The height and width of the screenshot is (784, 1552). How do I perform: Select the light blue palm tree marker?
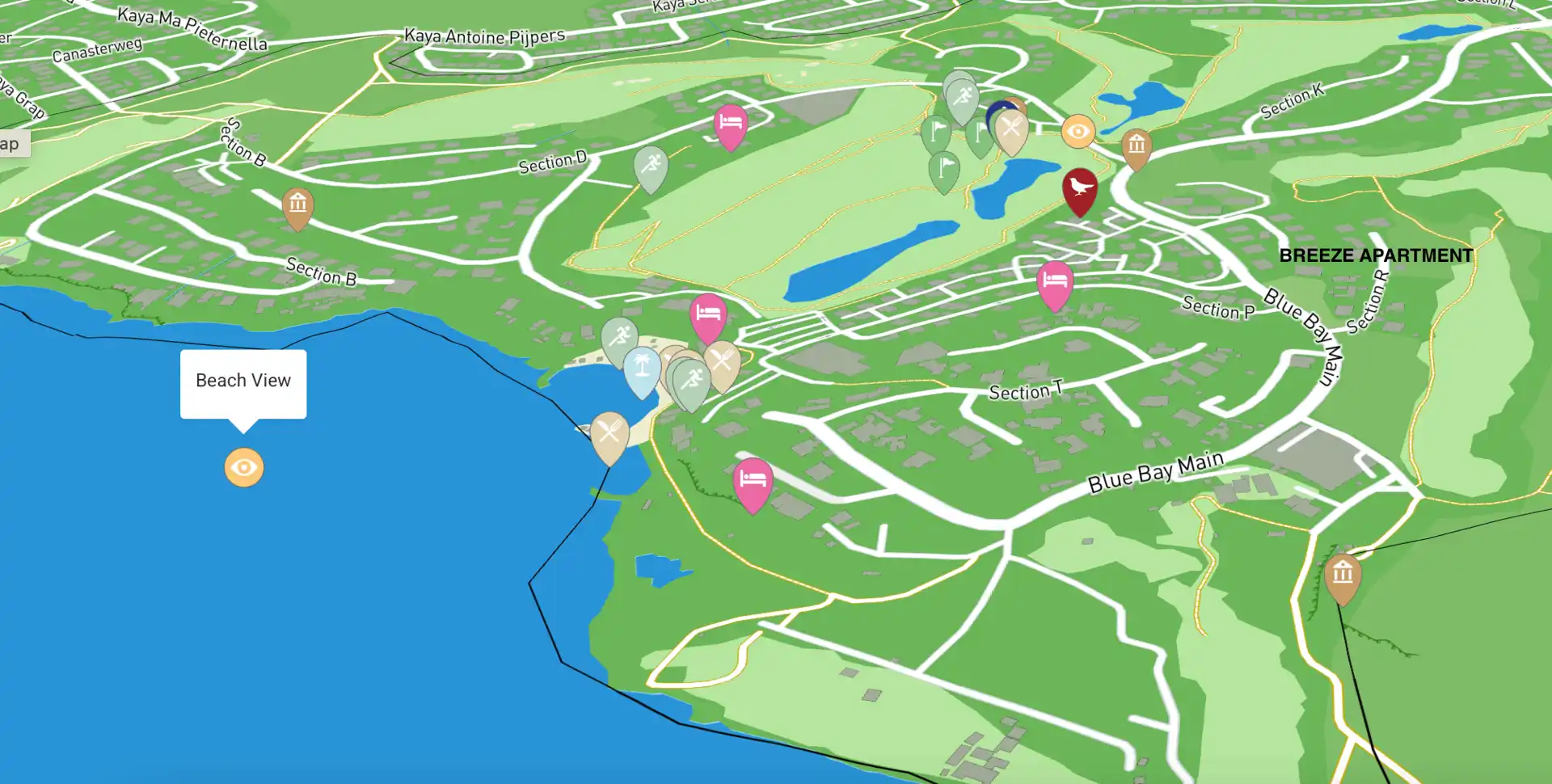(642, 369)
